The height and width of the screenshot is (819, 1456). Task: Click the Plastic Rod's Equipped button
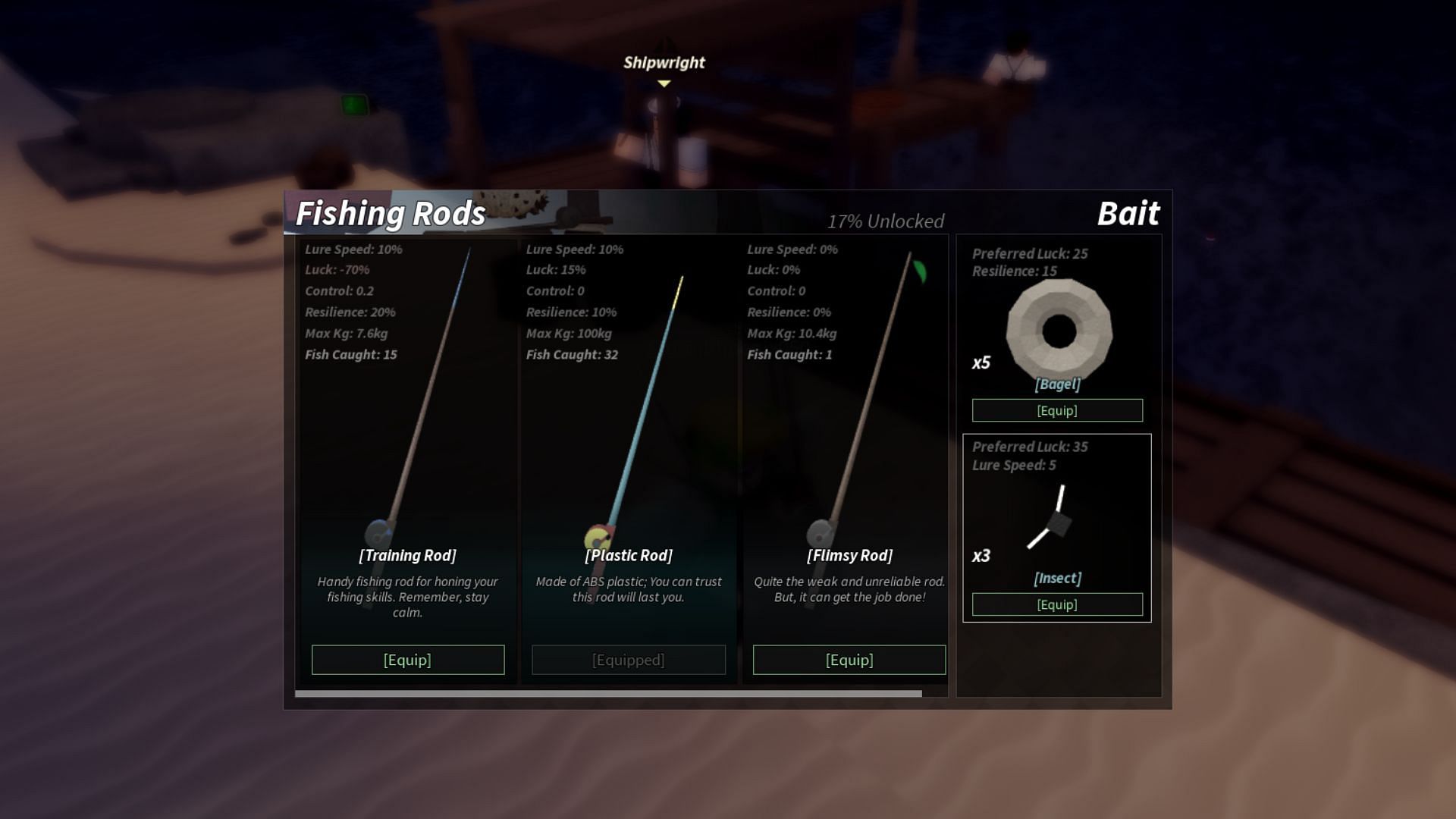pyautogui.click(x=629, y=660)
